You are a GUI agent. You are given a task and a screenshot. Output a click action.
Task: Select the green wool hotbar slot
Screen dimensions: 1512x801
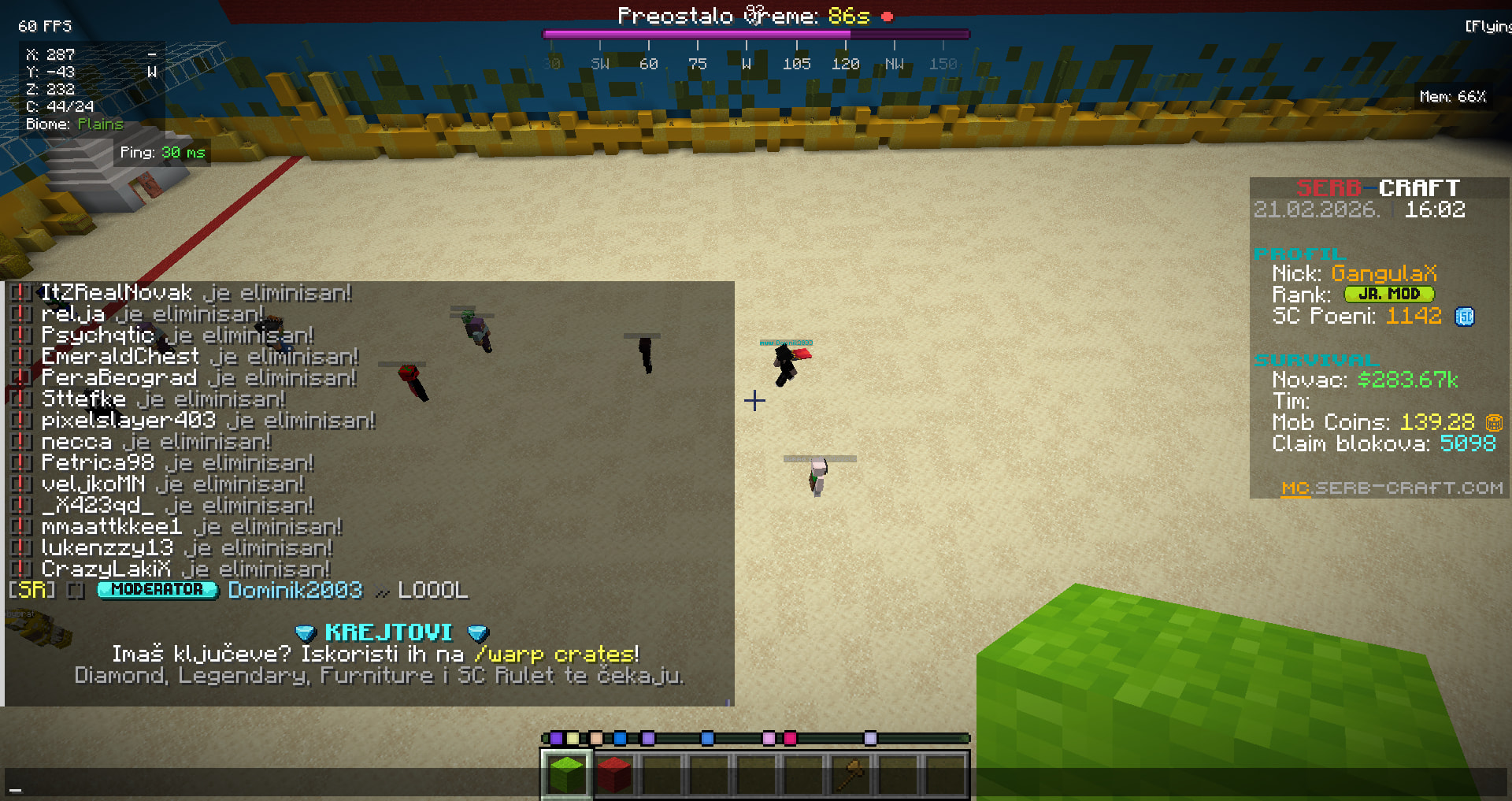click(566, 774)
